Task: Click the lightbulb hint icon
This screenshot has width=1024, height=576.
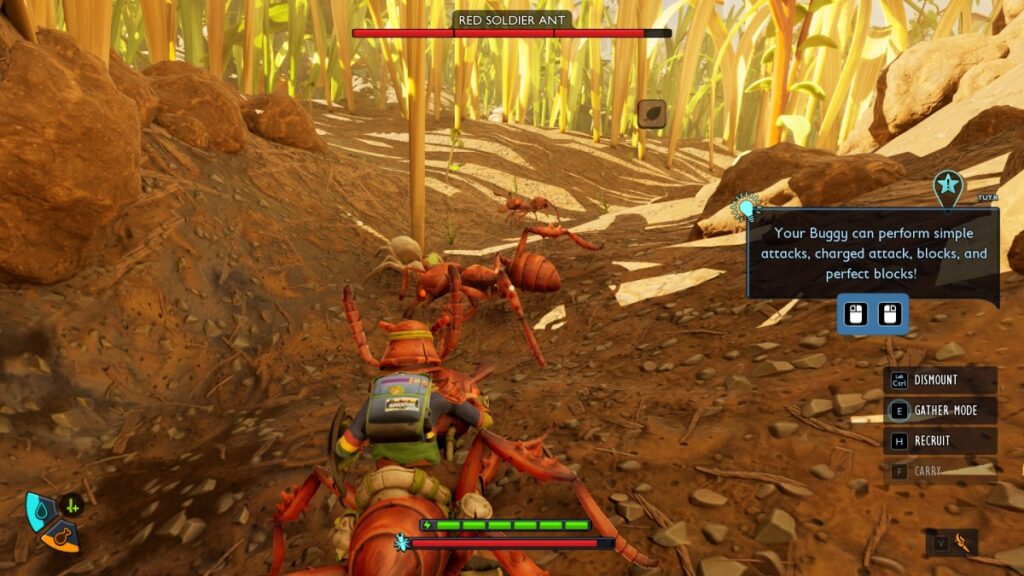Action: 746,208
